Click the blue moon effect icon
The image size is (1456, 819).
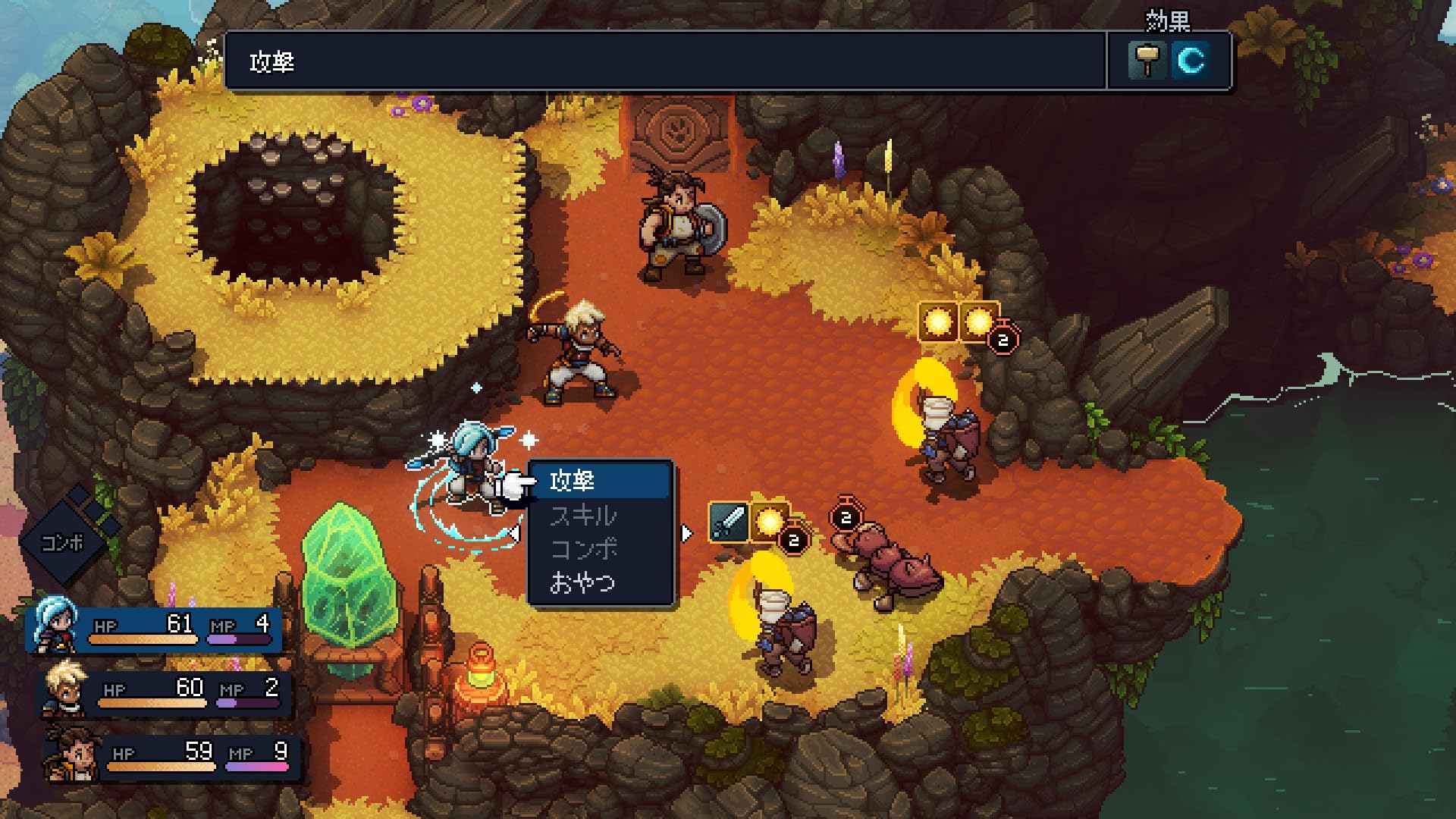pyautogui.click(x=1190, y=61)
